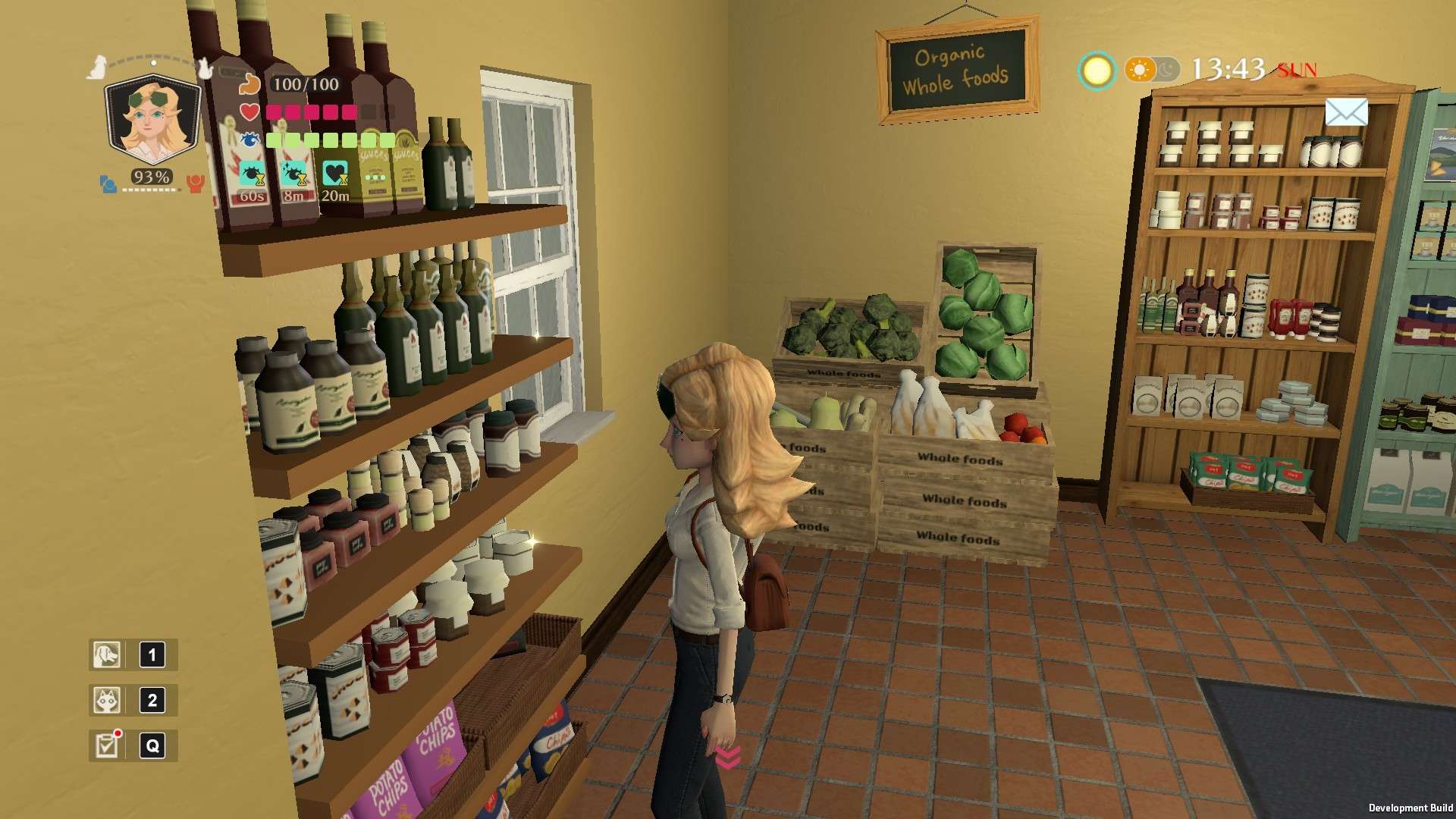This screenshot has width=1456, height=819.
Task: Open the mail envelope notification
Action: 1346,113
